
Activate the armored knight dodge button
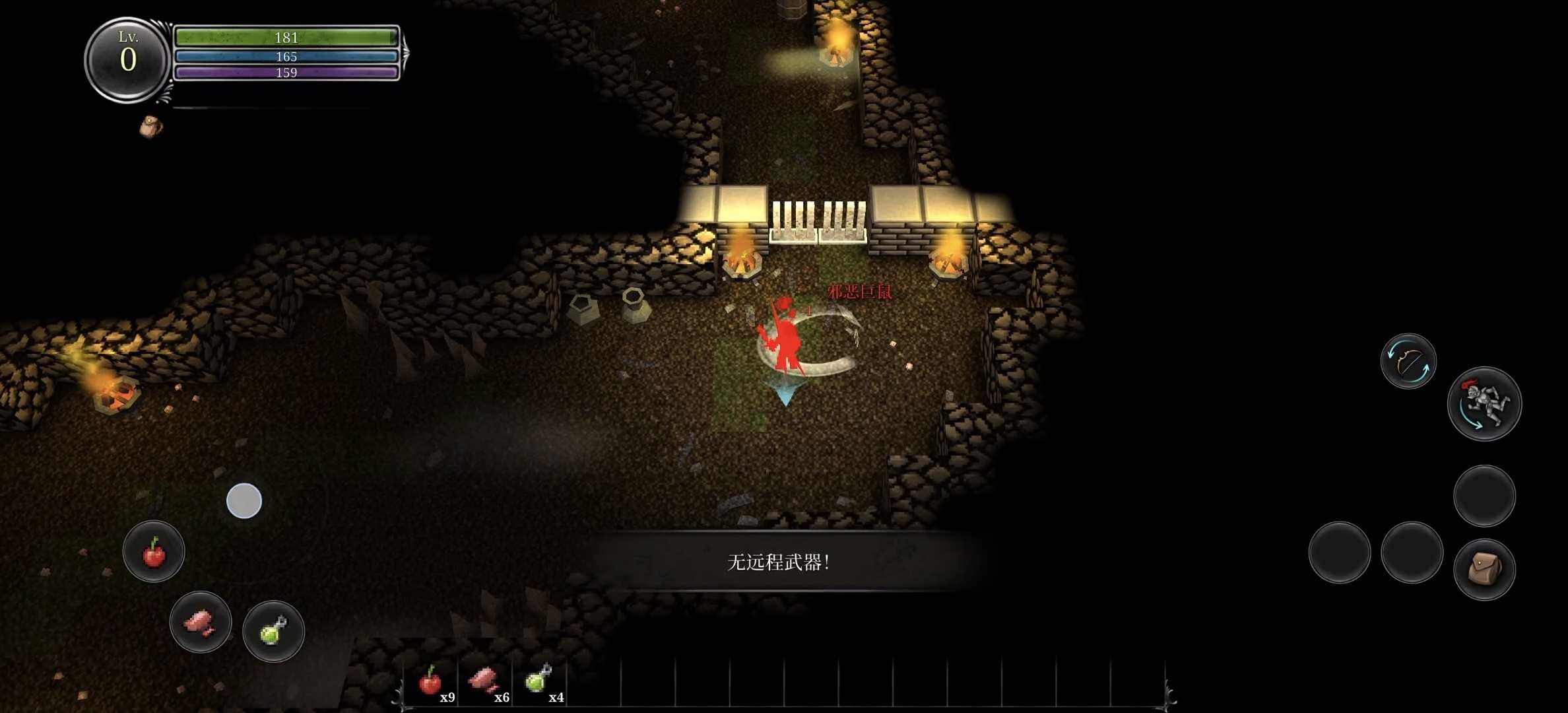[x=1484, y=403]
